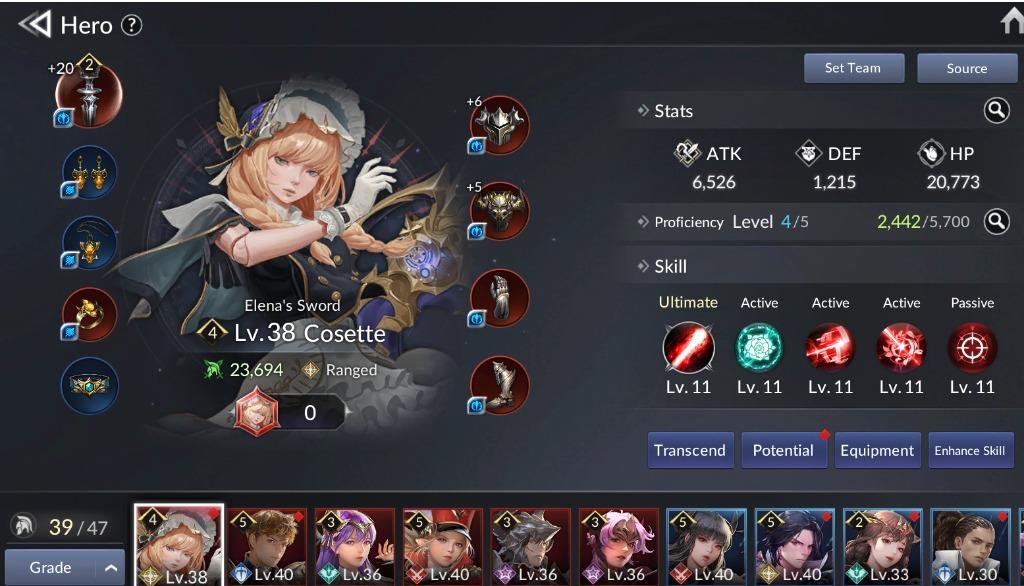Image resolution: width=1024 pixels, height=586 pixels.
Task: Inspect detailed stats with the magnifier
Action: (x=996, y=111)
